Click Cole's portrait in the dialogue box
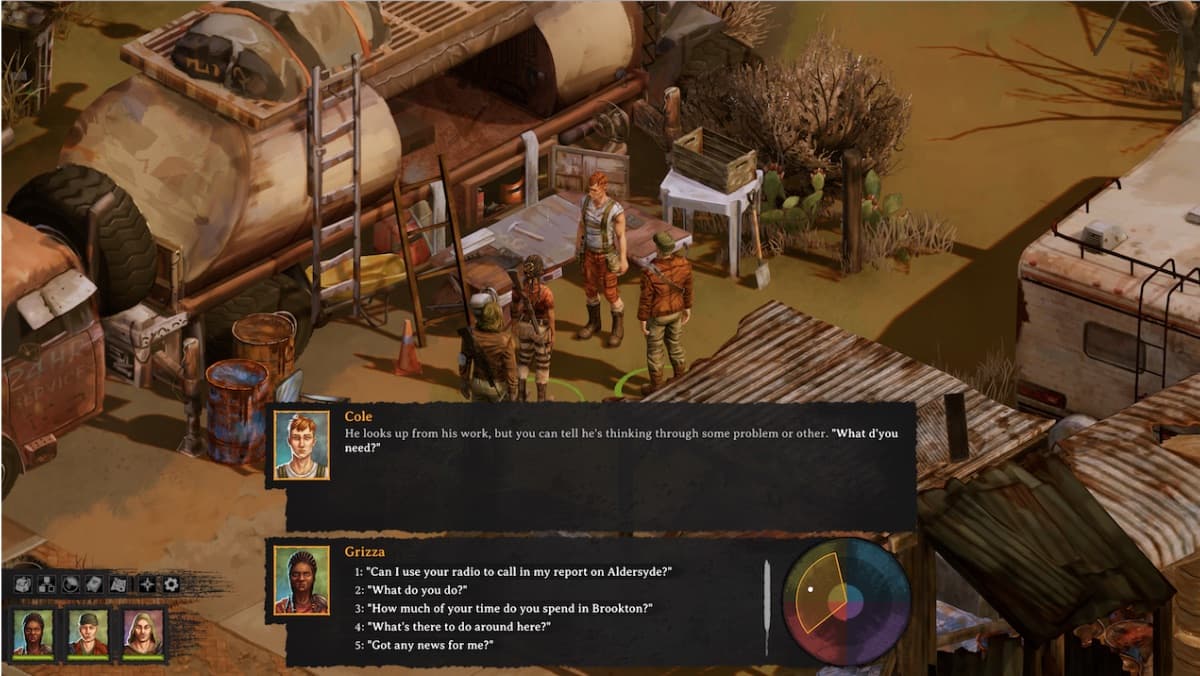Image resolution: width=1200 pixels, height=676 pixels. pyautogui.click(x=301, y=445)
